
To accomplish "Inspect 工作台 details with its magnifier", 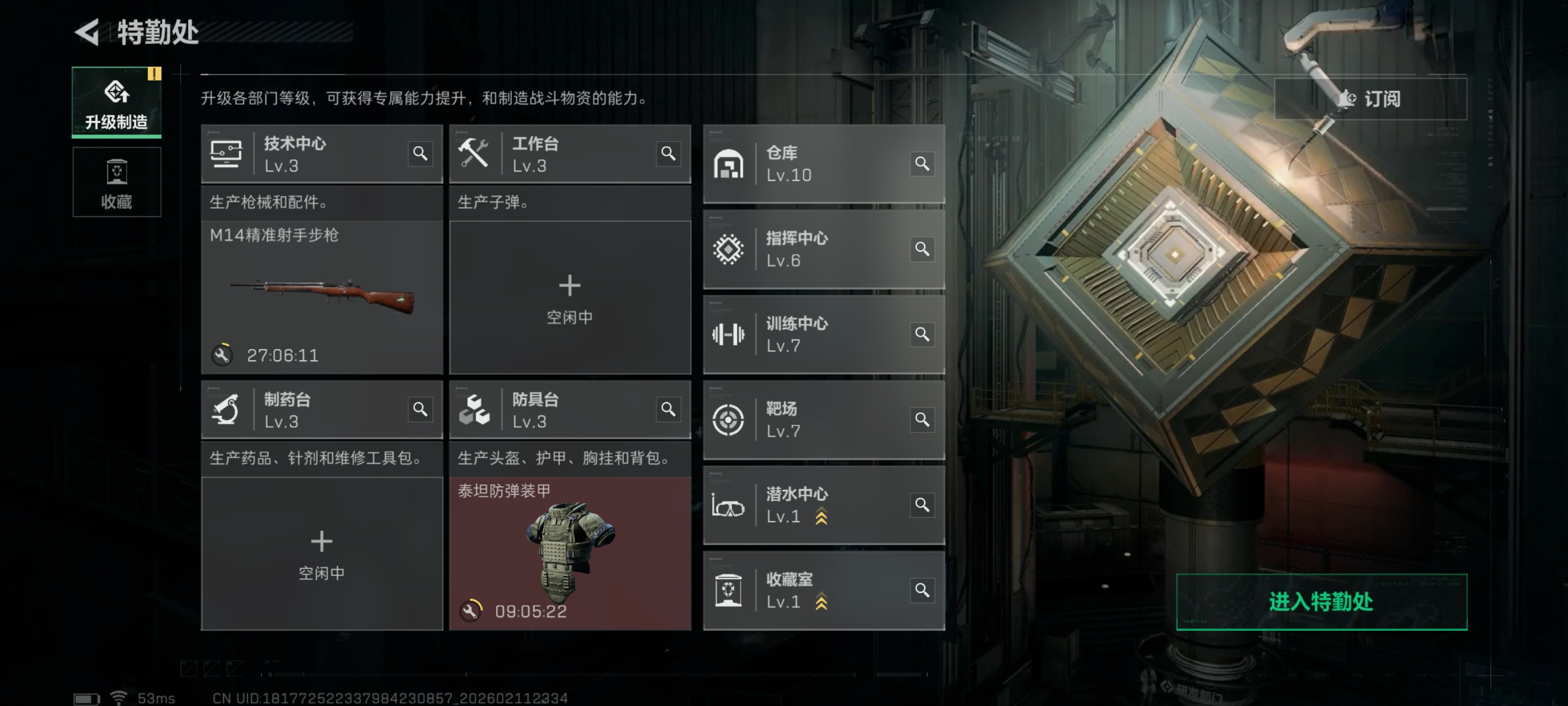I will [x=668, y=154].
